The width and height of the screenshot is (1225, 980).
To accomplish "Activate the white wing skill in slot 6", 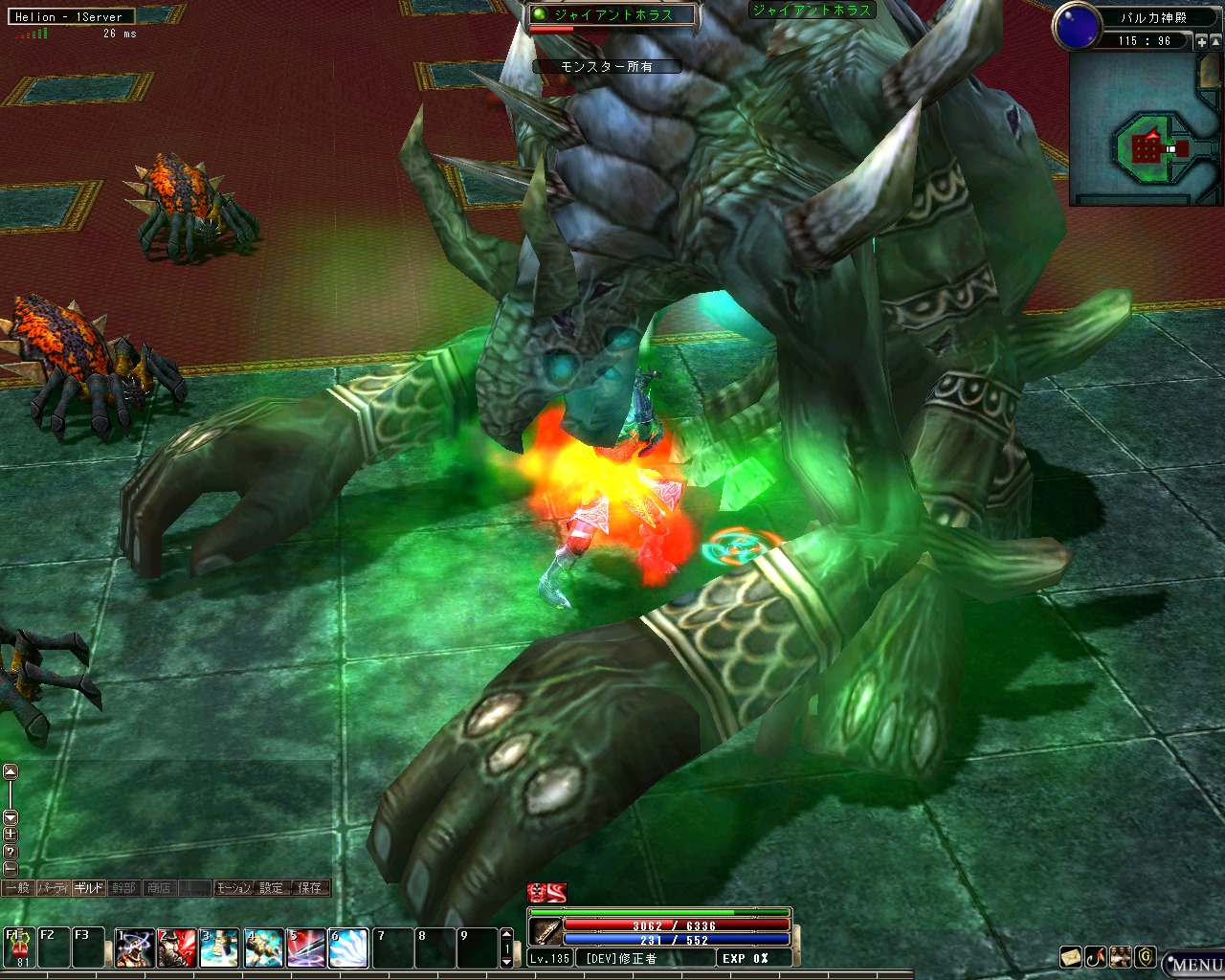I will pos(348,947).
